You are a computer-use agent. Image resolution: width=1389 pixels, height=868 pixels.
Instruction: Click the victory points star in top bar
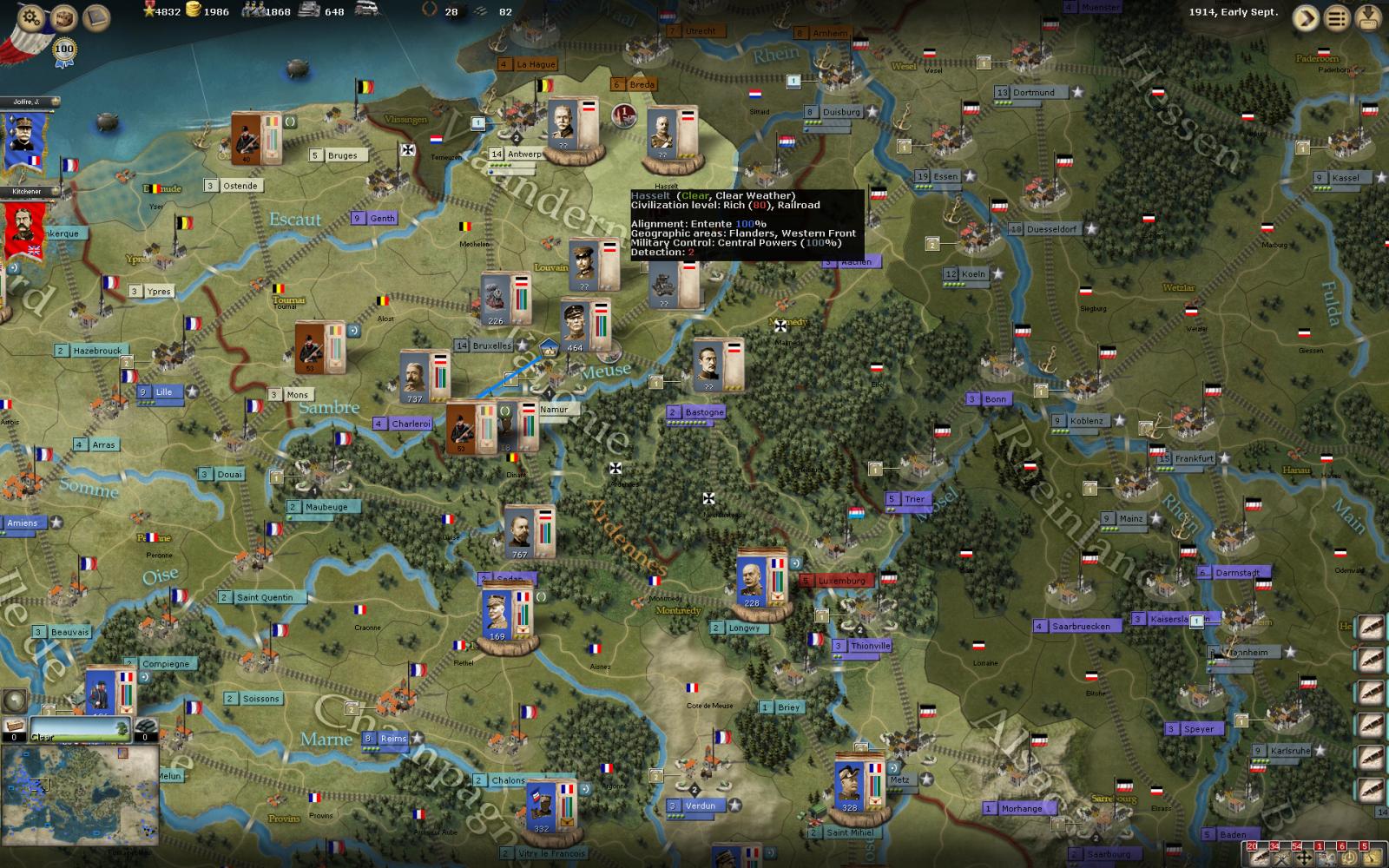pyautogui.click(x=149, y=11)
